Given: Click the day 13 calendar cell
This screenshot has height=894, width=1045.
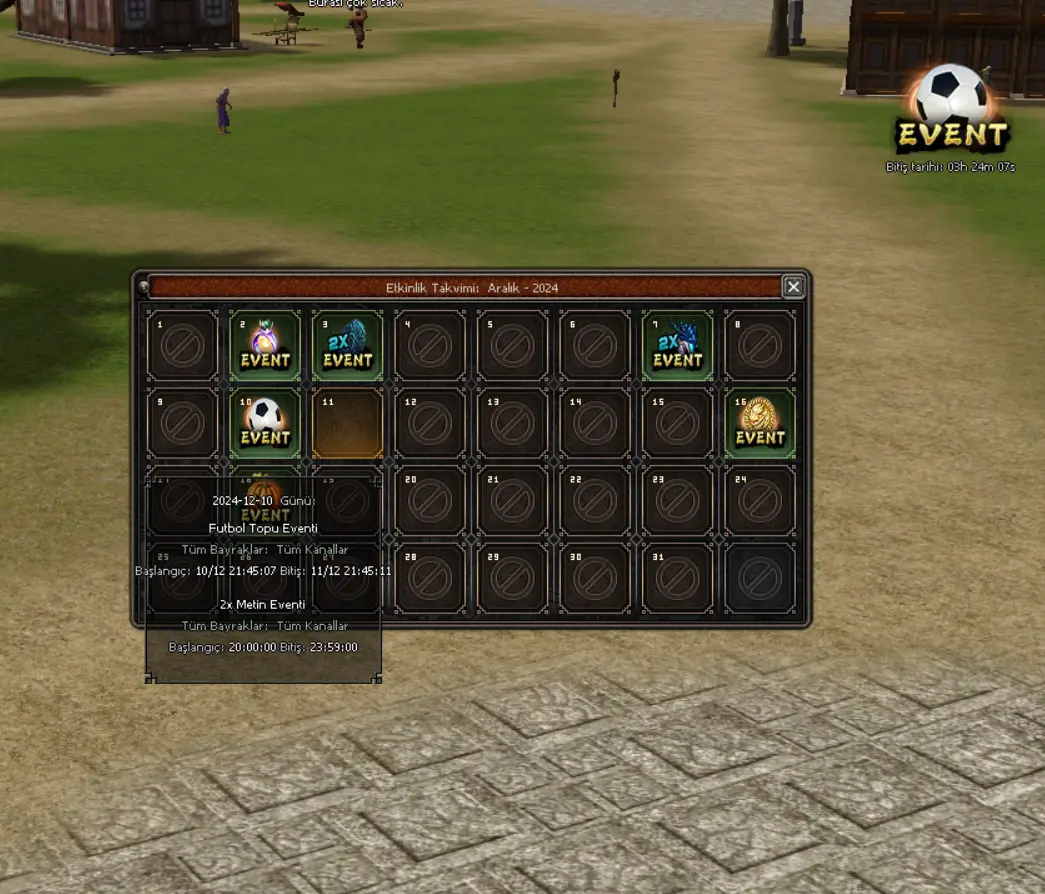Looking at the screenshot, I should tap(512, 423).
